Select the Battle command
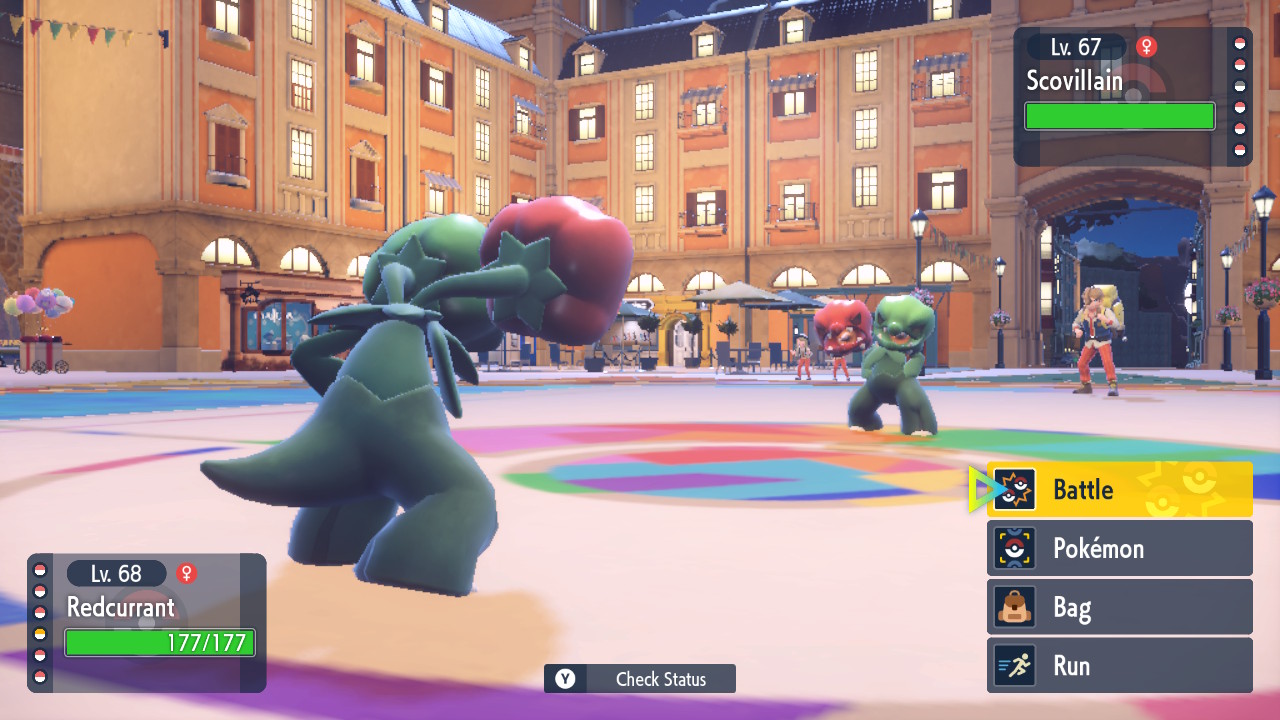The image size is (1280, 720). tap(1119, 489)
